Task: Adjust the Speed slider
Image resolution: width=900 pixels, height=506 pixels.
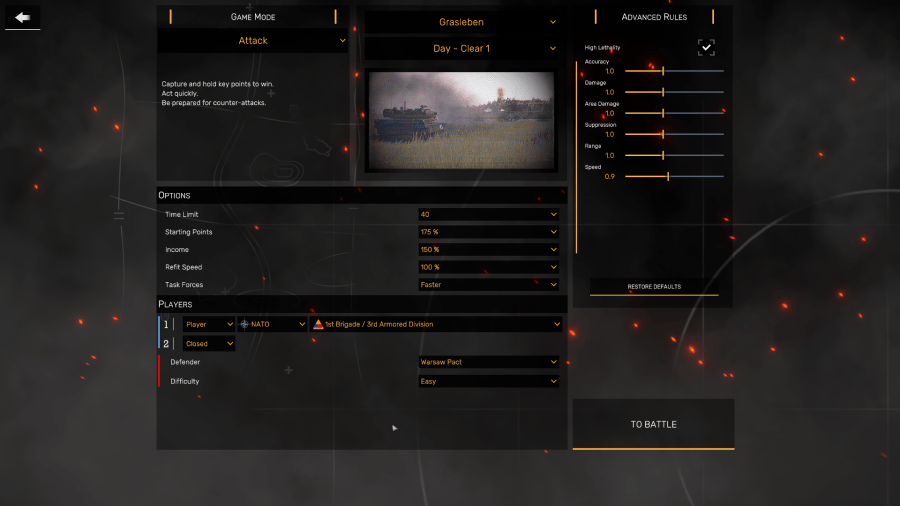Action: click(x=668, y=176)
